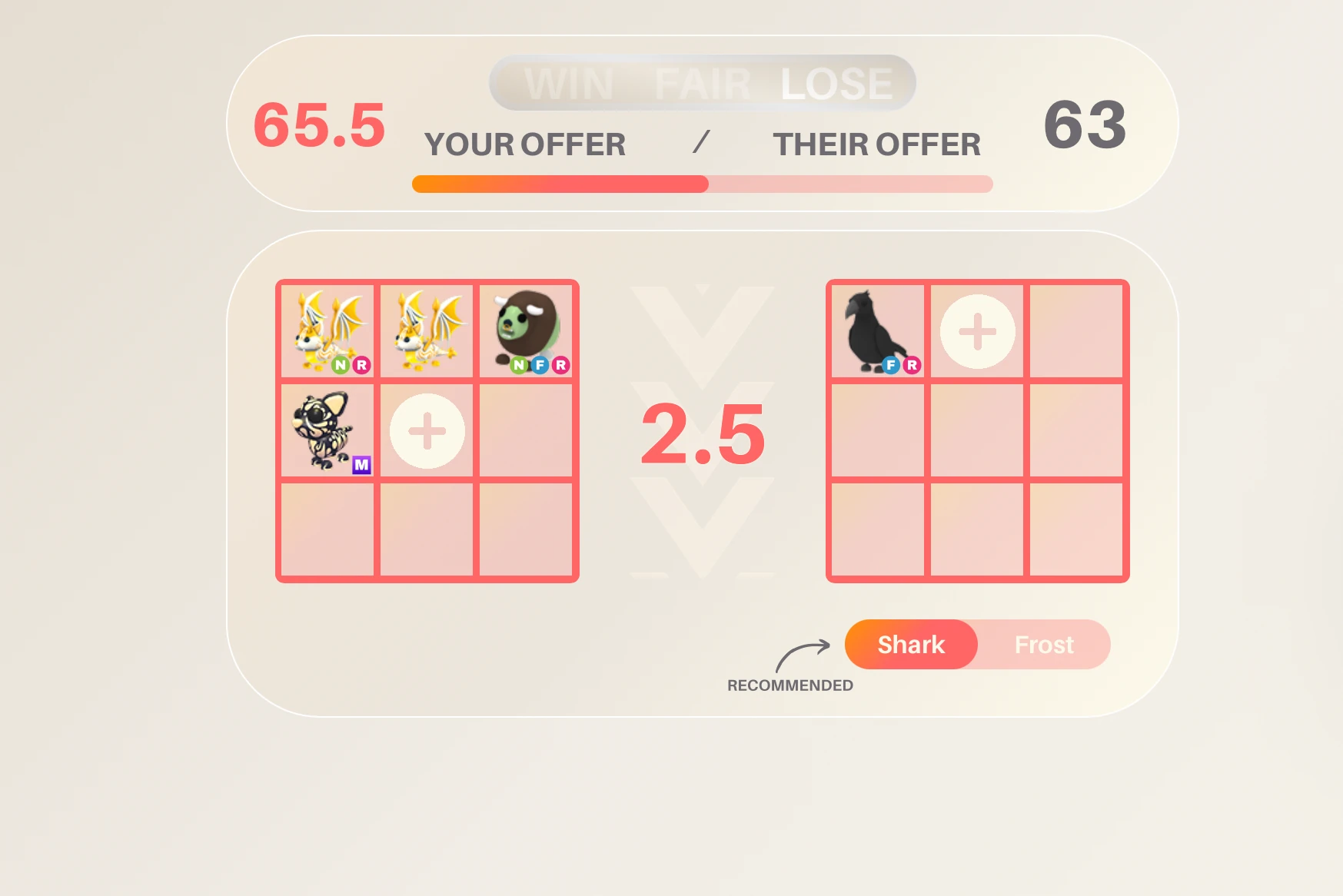Click the blue F badge on the Crow

coord(892,367)
